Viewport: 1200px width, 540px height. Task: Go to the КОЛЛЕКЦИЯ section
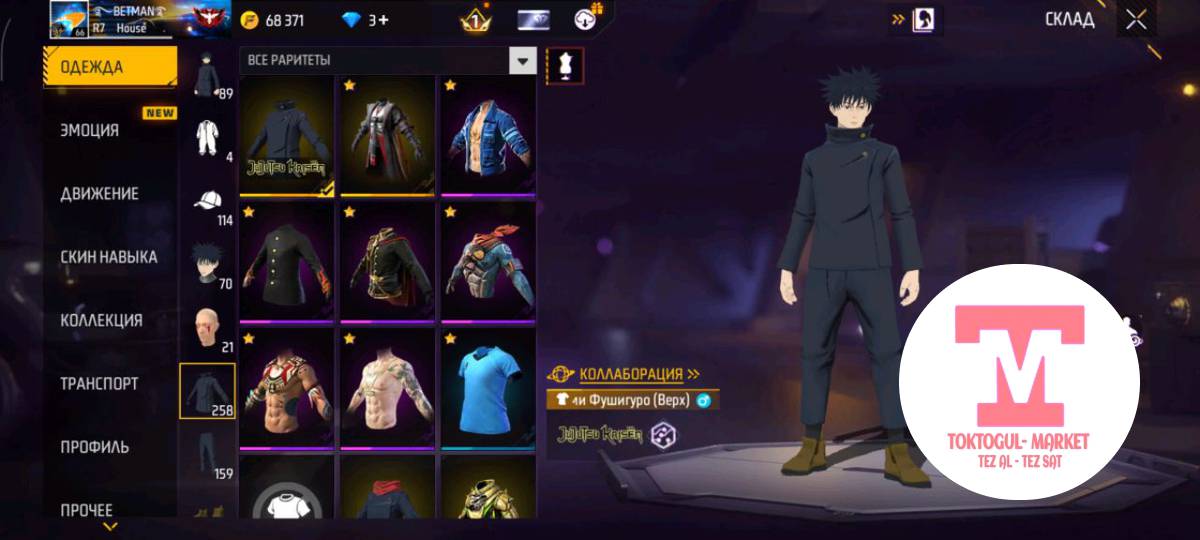pyautogui.click(x=101, y=320)
